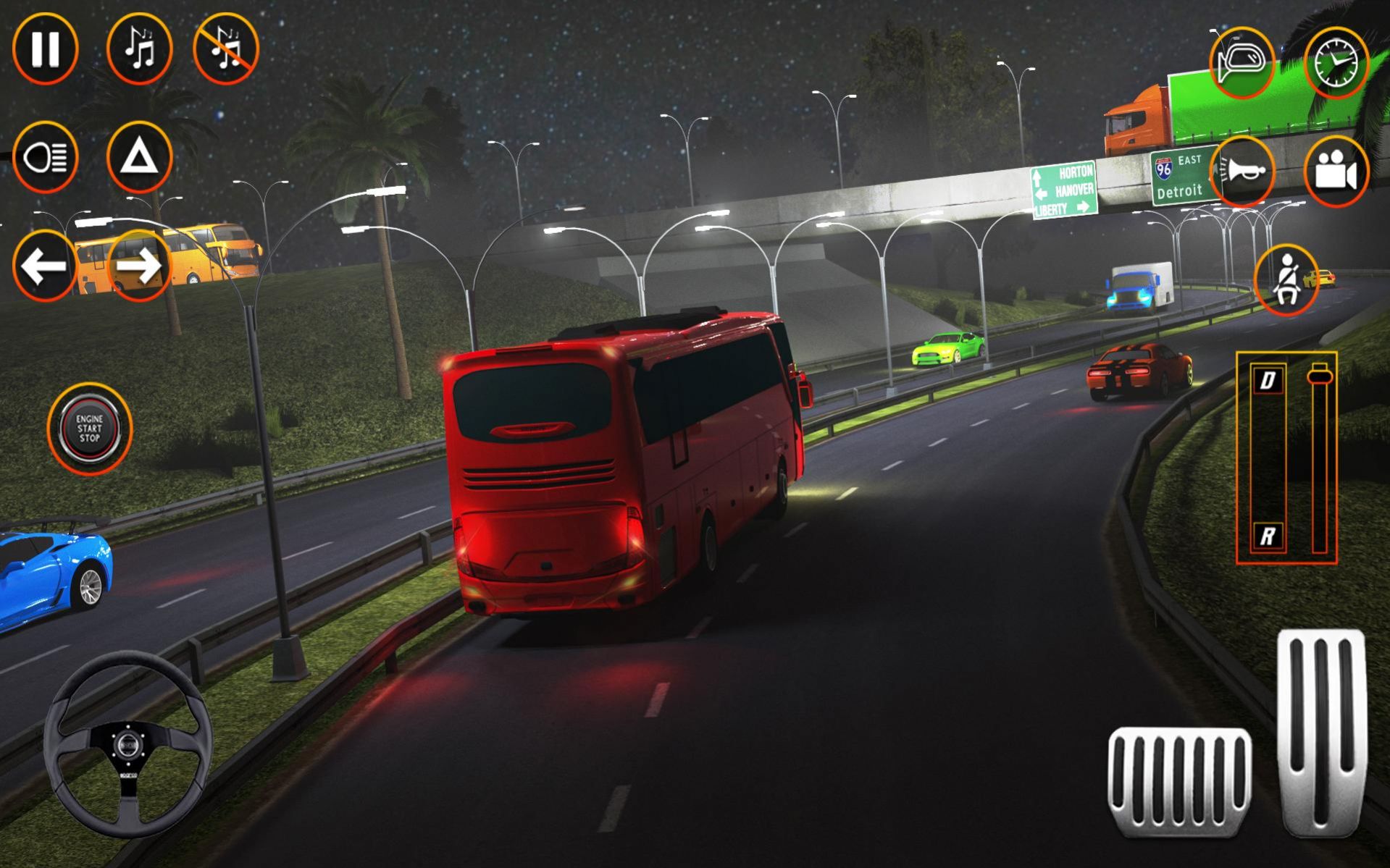Toggle the headlights

pyautogui.click(x=45, y=157)
